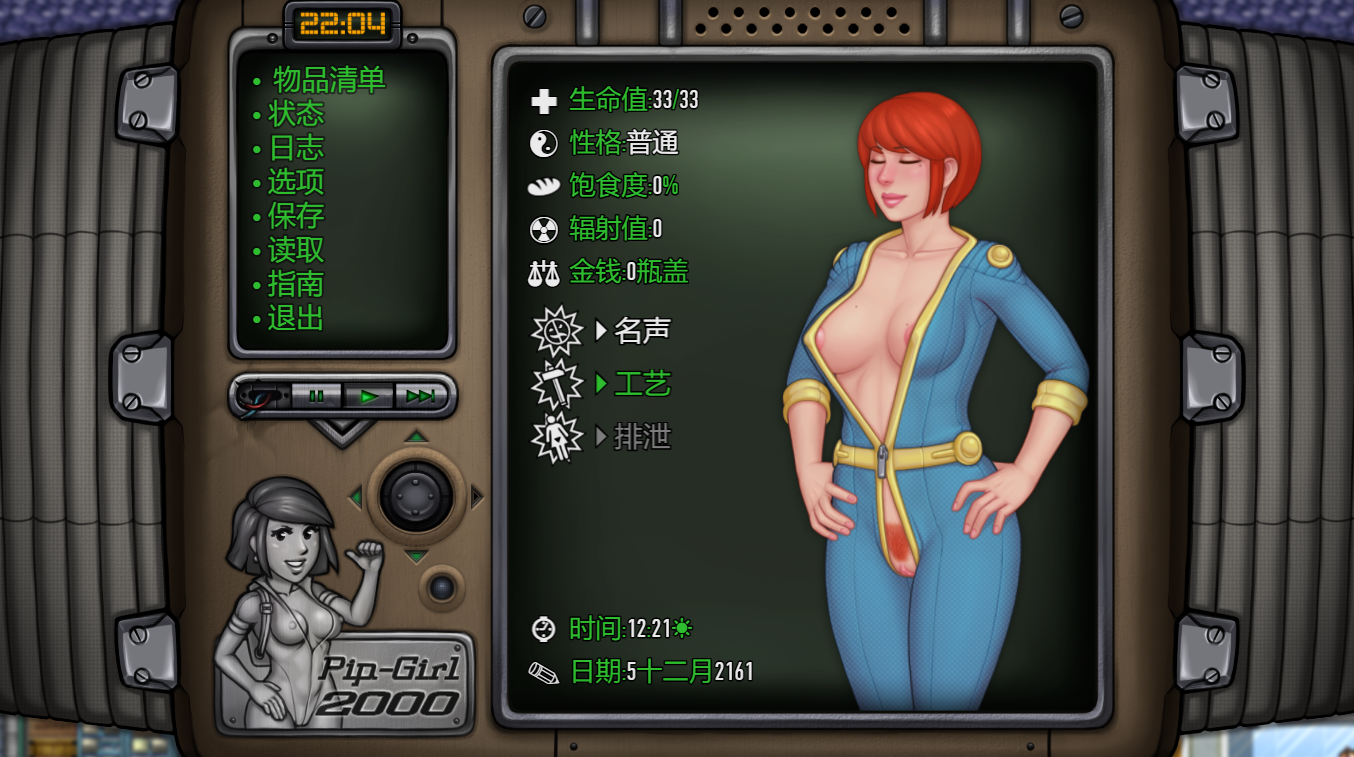This screenshot has height=757, width=1354.
Task: Click the left arrow beside the round dial
Action: [x=355, y=497]
